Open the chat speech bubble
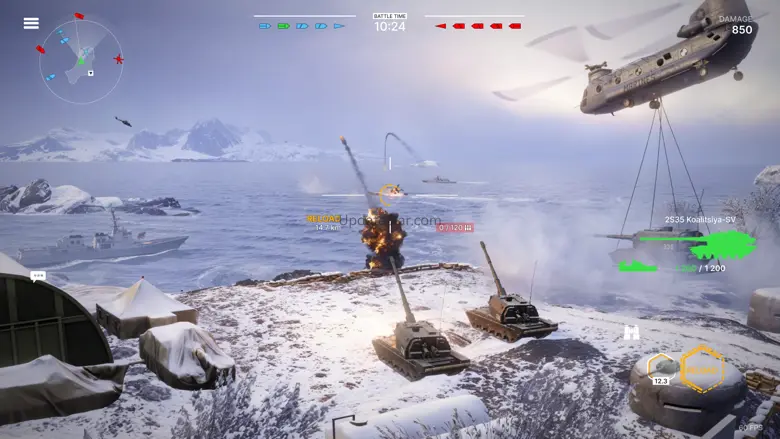The height and width of the screenshot is (439, 780). [39, 275]
